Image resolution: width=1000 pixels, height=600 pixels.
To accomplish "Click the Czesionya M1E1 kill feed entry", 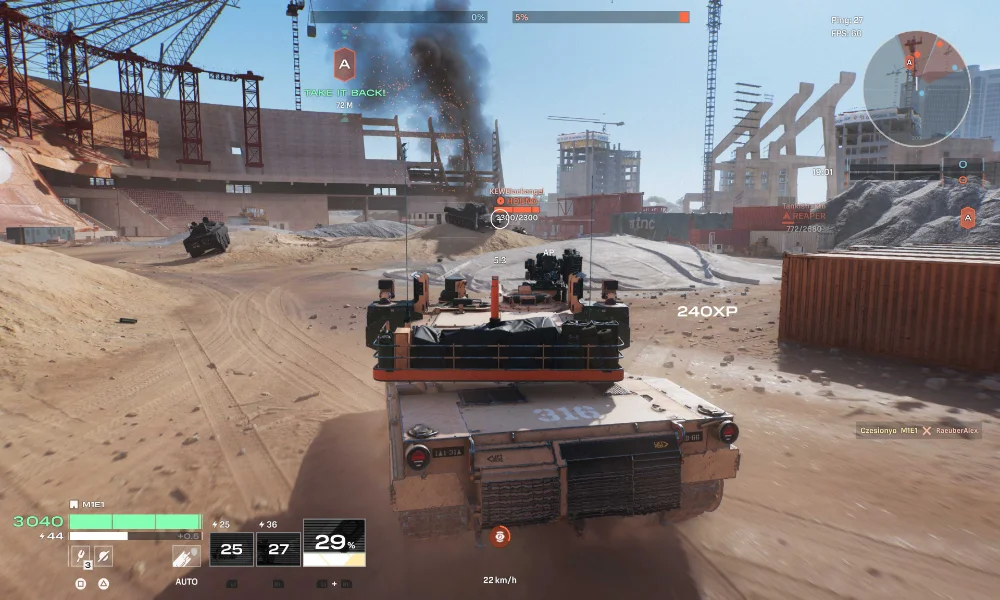I will (918, 431).
